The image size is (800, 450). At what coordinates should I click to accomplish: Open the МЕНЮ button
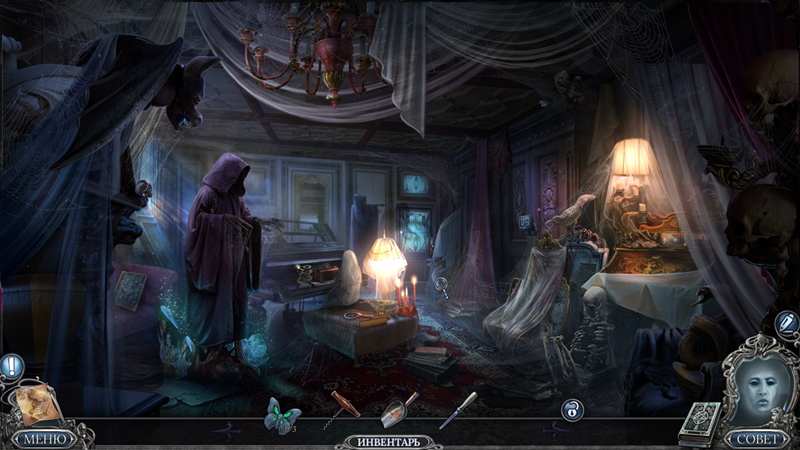point(43,438)
